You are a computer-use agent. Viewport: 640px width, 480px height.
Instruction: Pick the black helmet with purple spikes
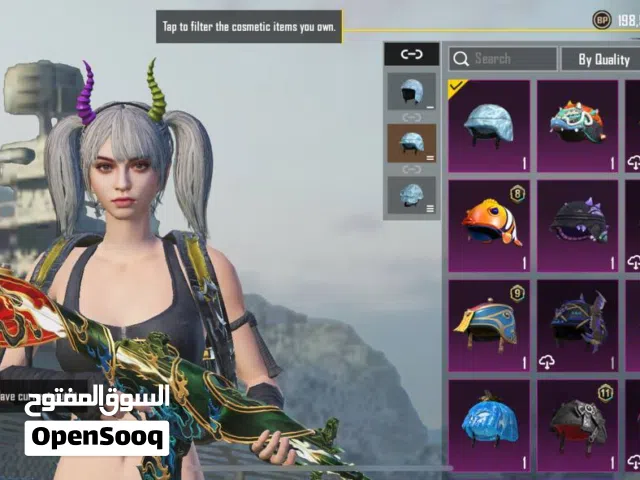point(577,226)
